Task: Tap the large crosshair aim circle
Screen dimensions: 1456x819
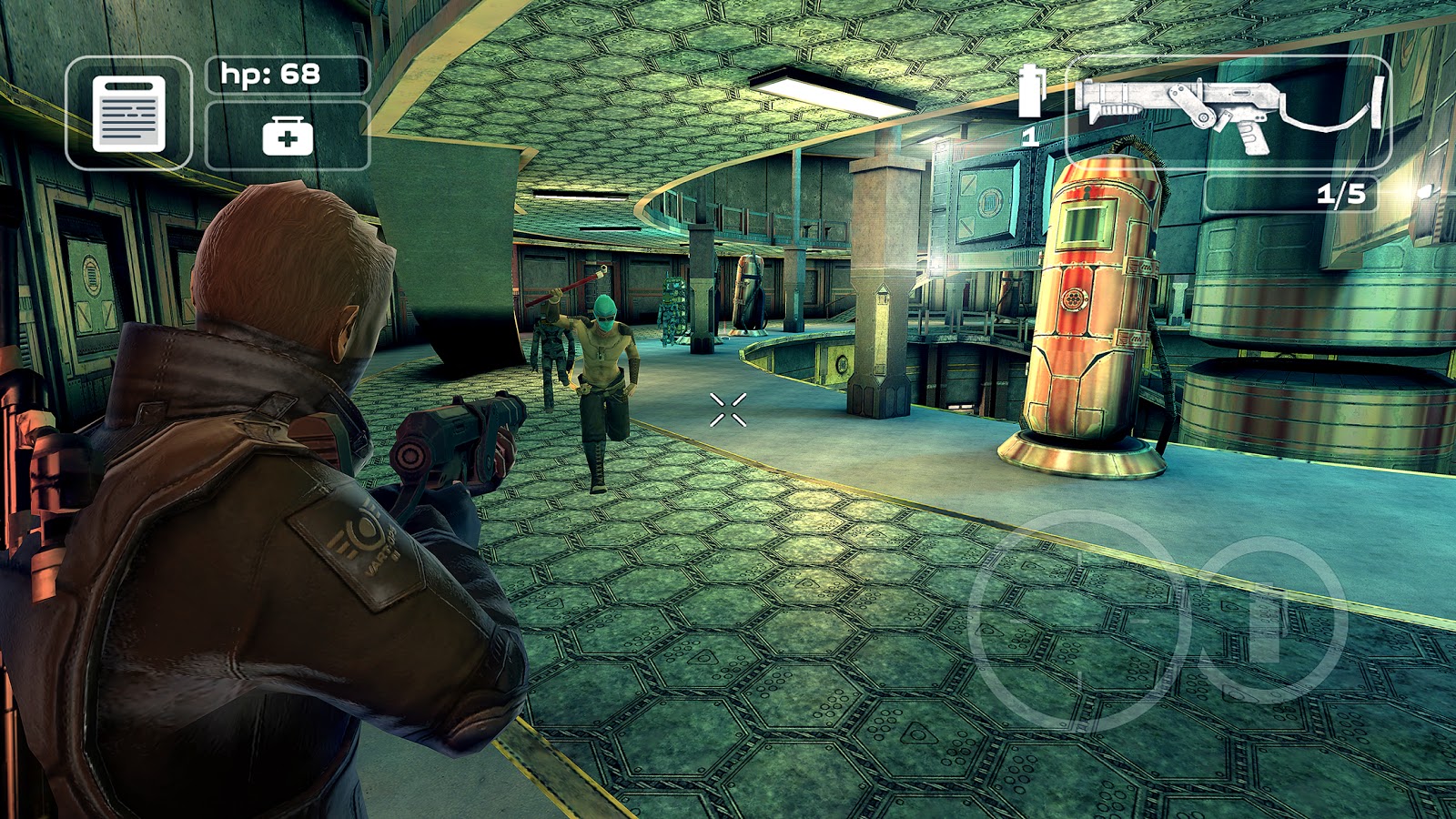Action: 1080,621
